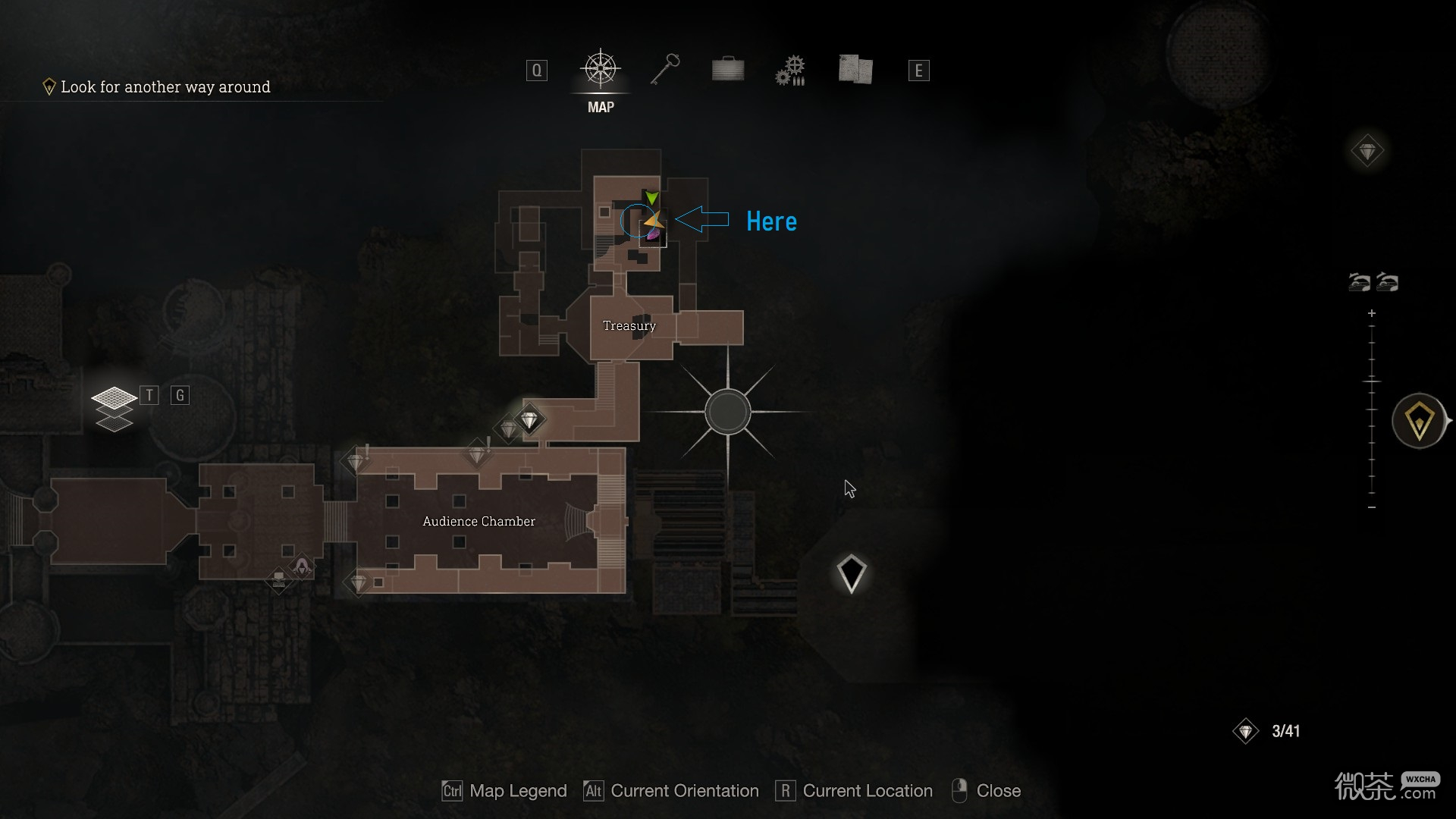Select the Treasury room on the map
Image resolution: width=1456 pixels, height=819 pixels.
coord(629,326)
